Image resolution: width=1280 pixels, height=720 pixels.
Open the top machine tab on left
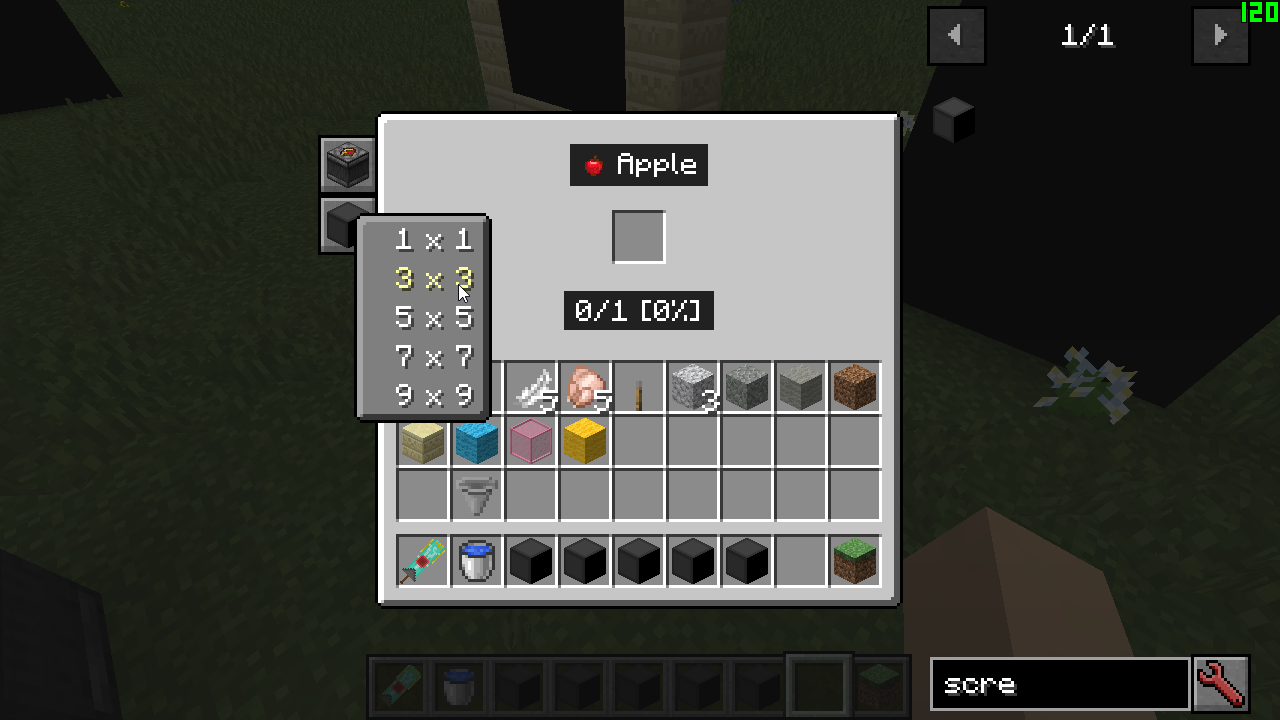point(347,164)
